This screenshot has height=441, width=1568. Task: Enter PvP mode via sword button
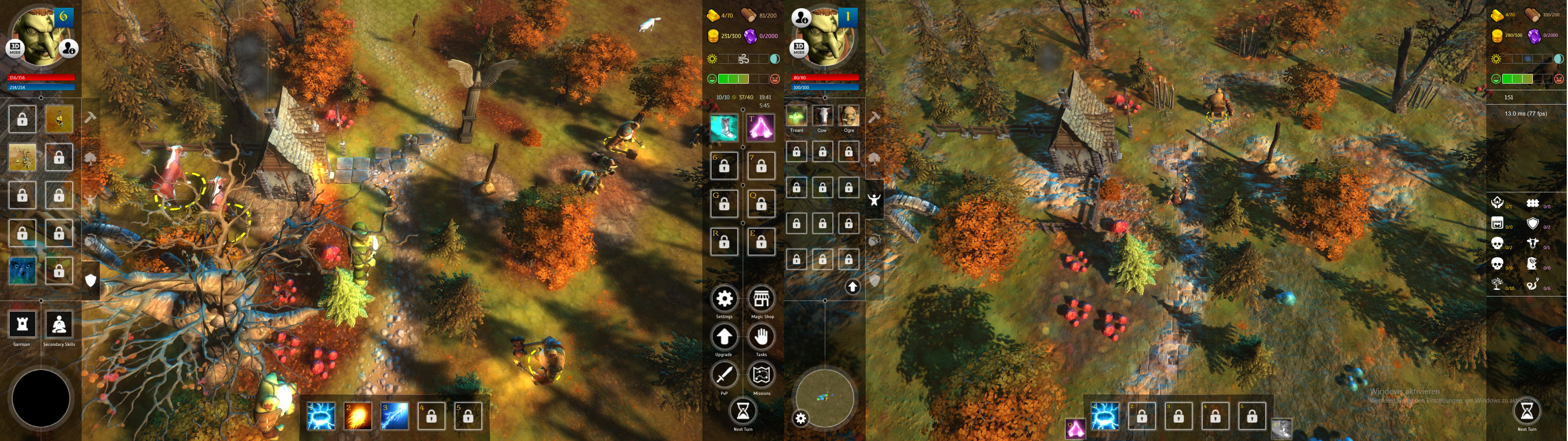point(724,375)
